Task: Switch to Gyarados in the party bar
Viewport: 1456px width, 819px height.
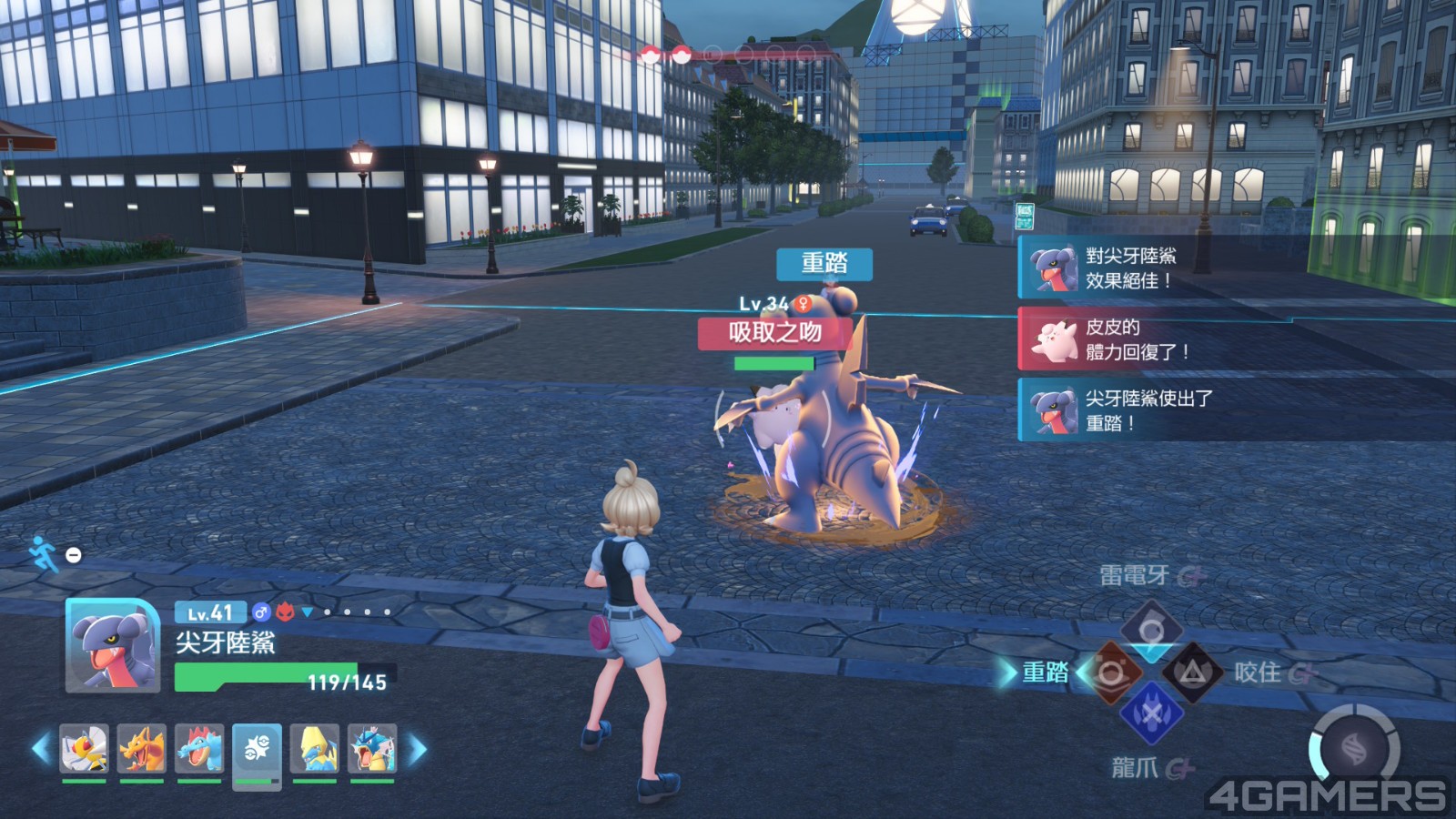Action: coord(372,749)
